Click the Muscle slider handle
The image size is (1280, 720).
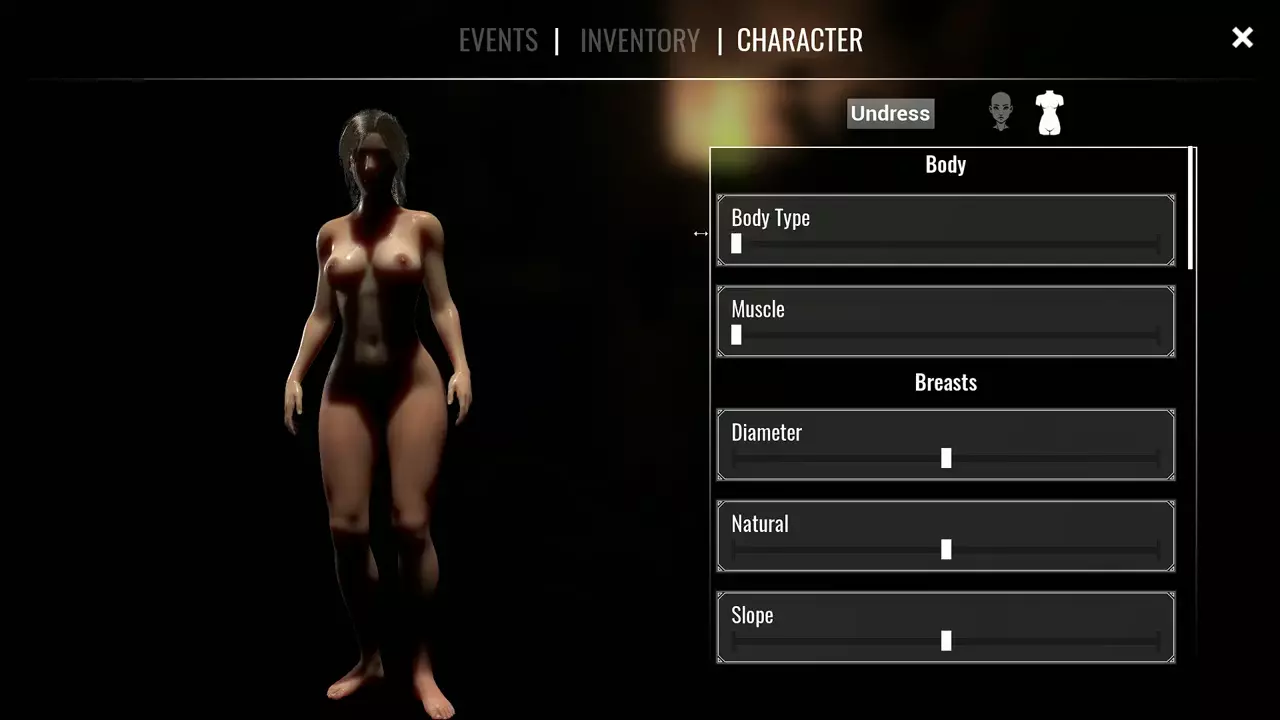(x=737, y=335)
